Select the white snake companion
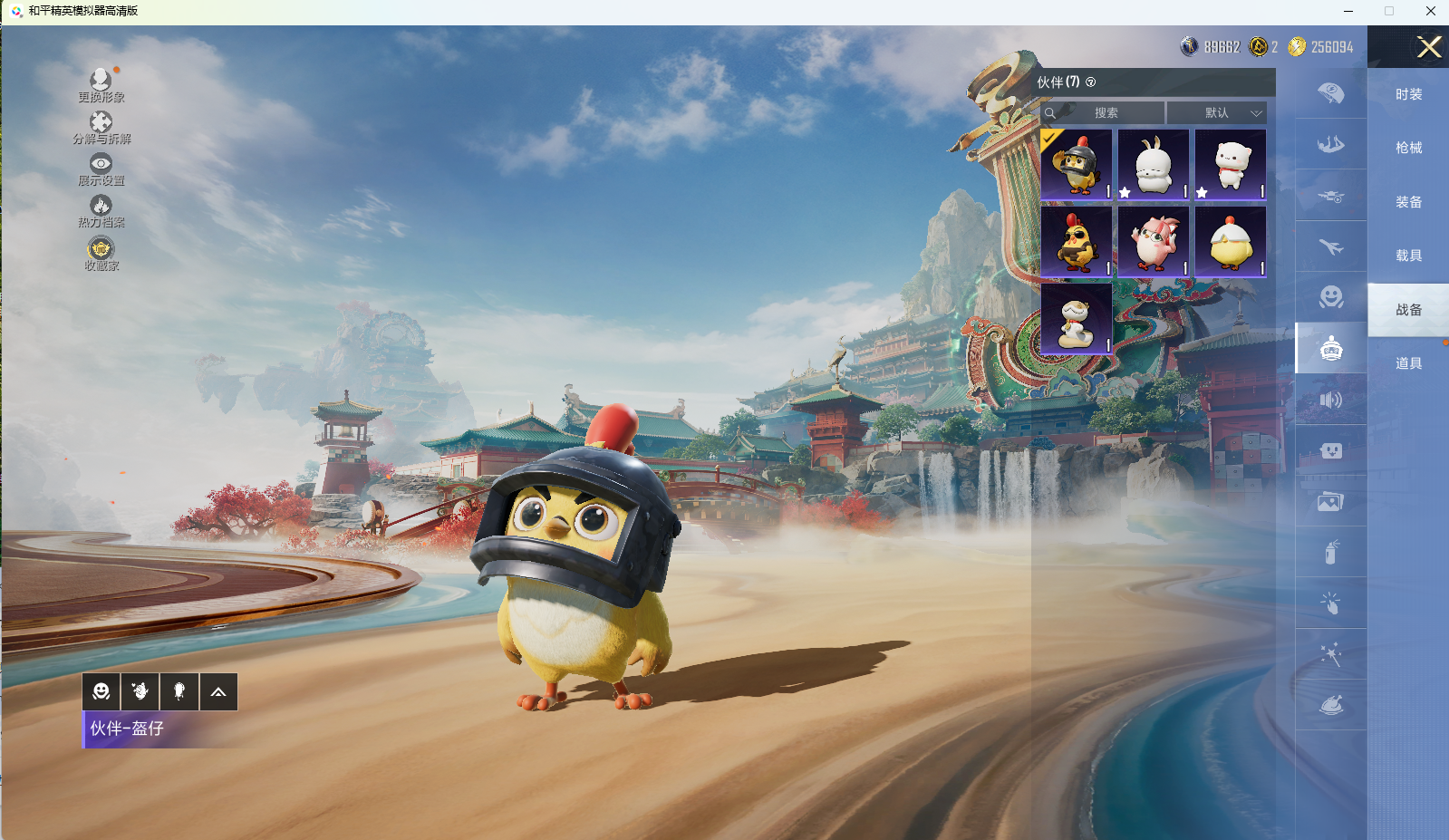This screenshot has width=1449, height=840. [x=1077, y=318]
